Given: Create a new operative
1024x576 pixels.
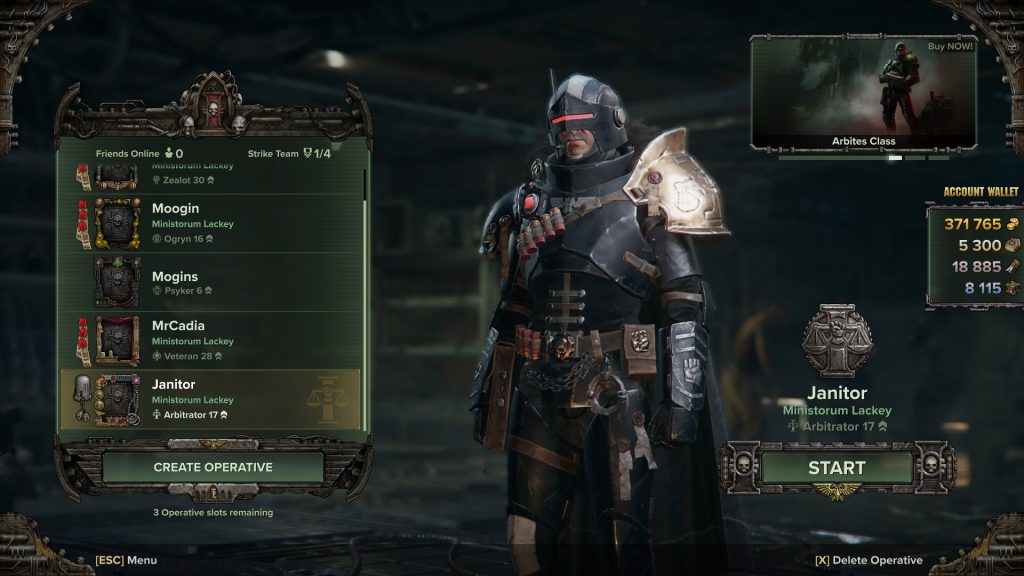Looking at the screenshot, I should tap(213, 467).
